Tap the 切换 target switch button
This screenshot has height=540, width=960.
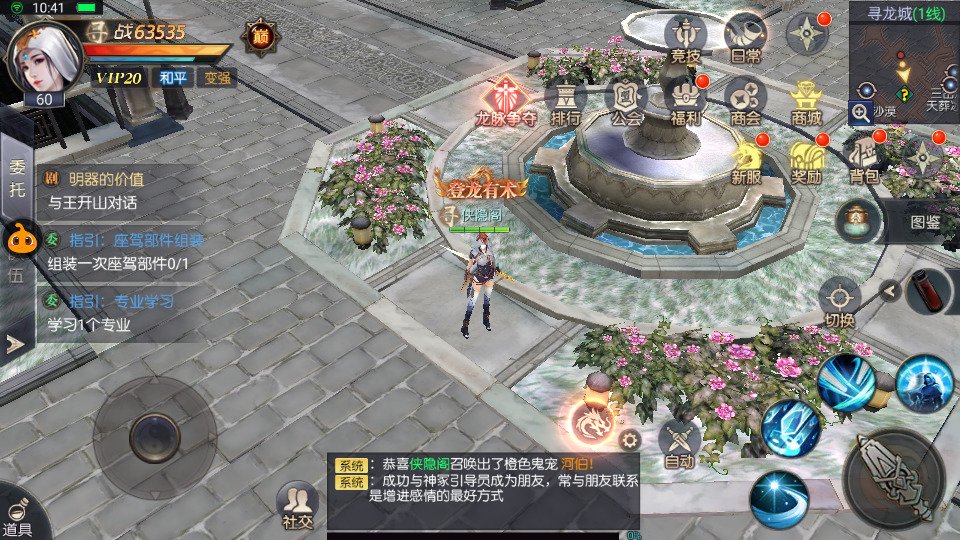pos(839,303)
